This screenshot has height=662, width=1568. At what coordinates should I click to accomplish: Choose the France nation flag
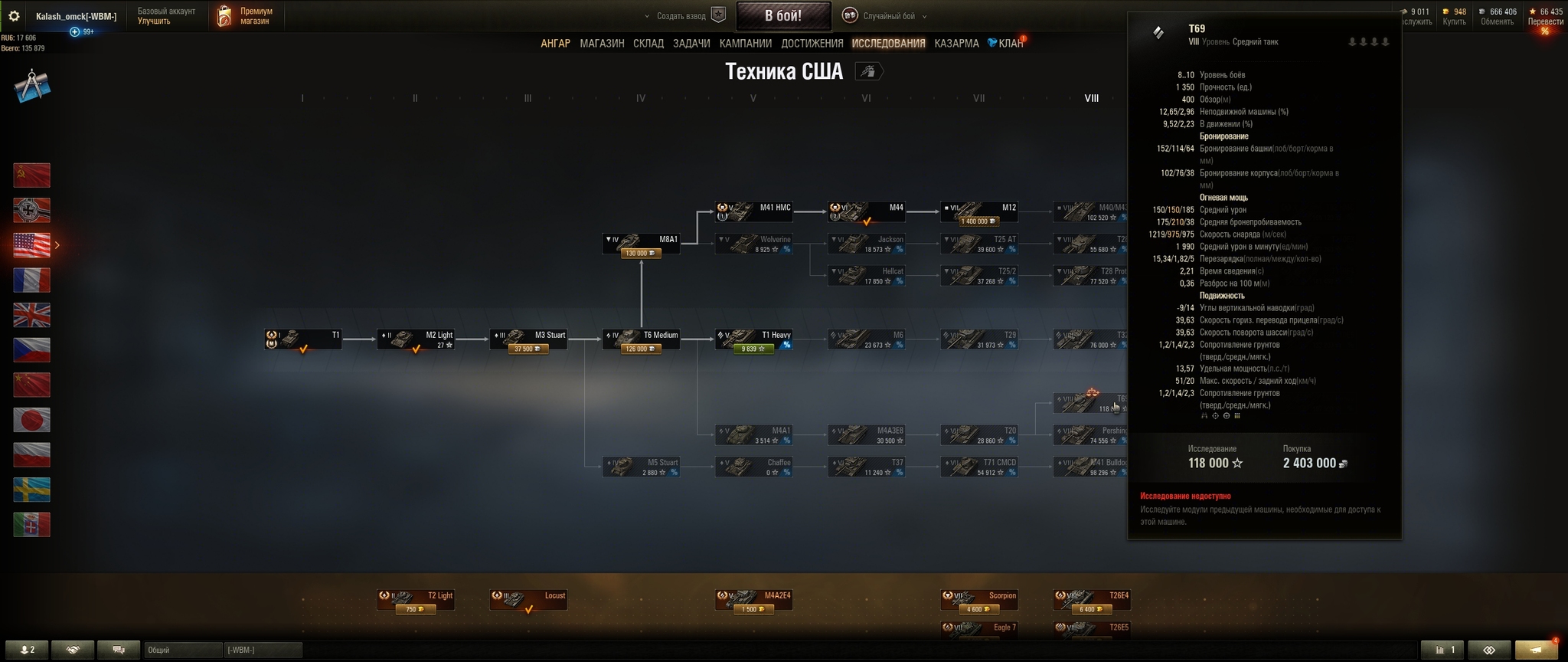(32, 280)
